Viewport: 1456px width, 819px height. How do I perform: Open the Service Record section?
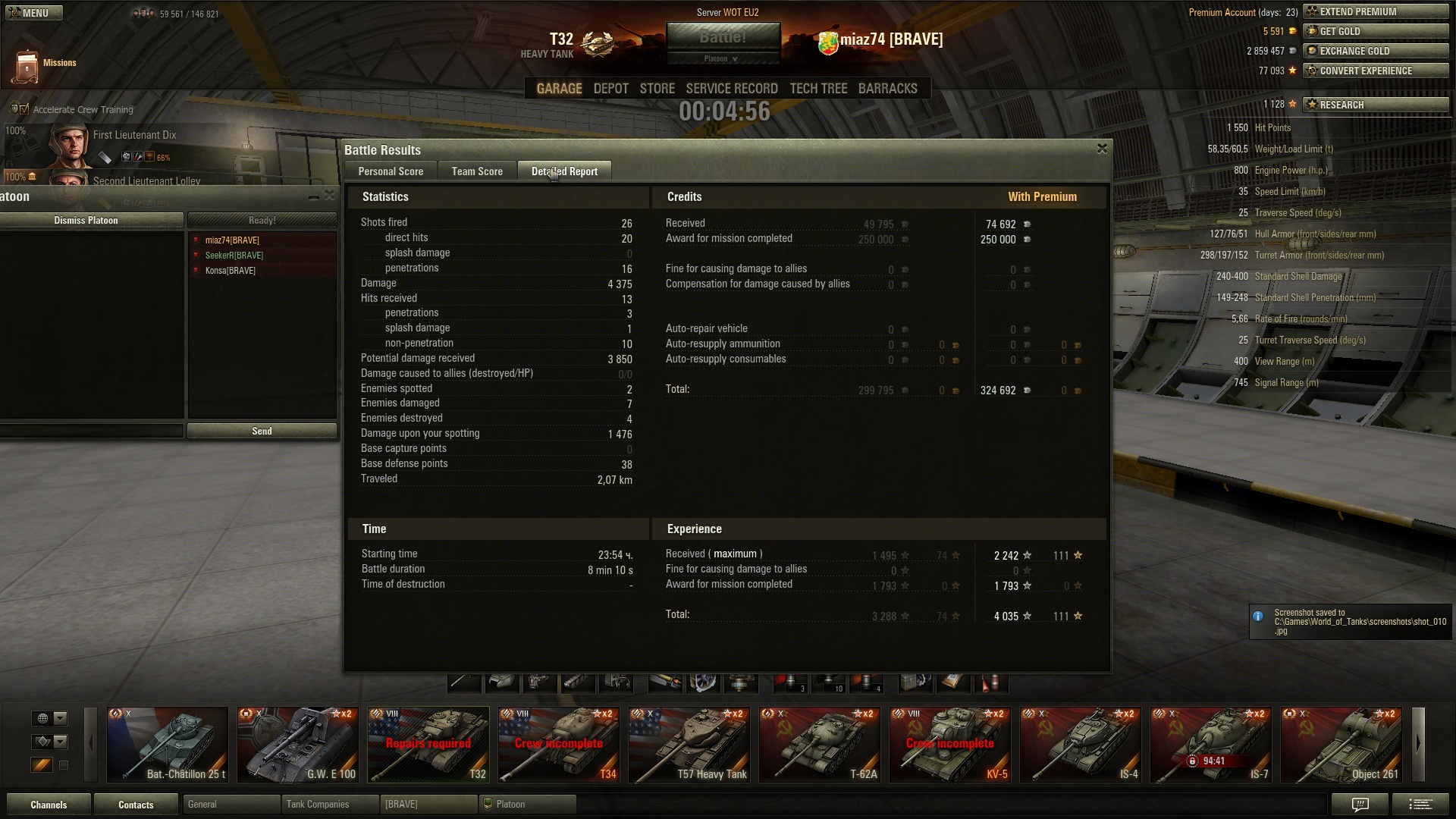point(732,89)
